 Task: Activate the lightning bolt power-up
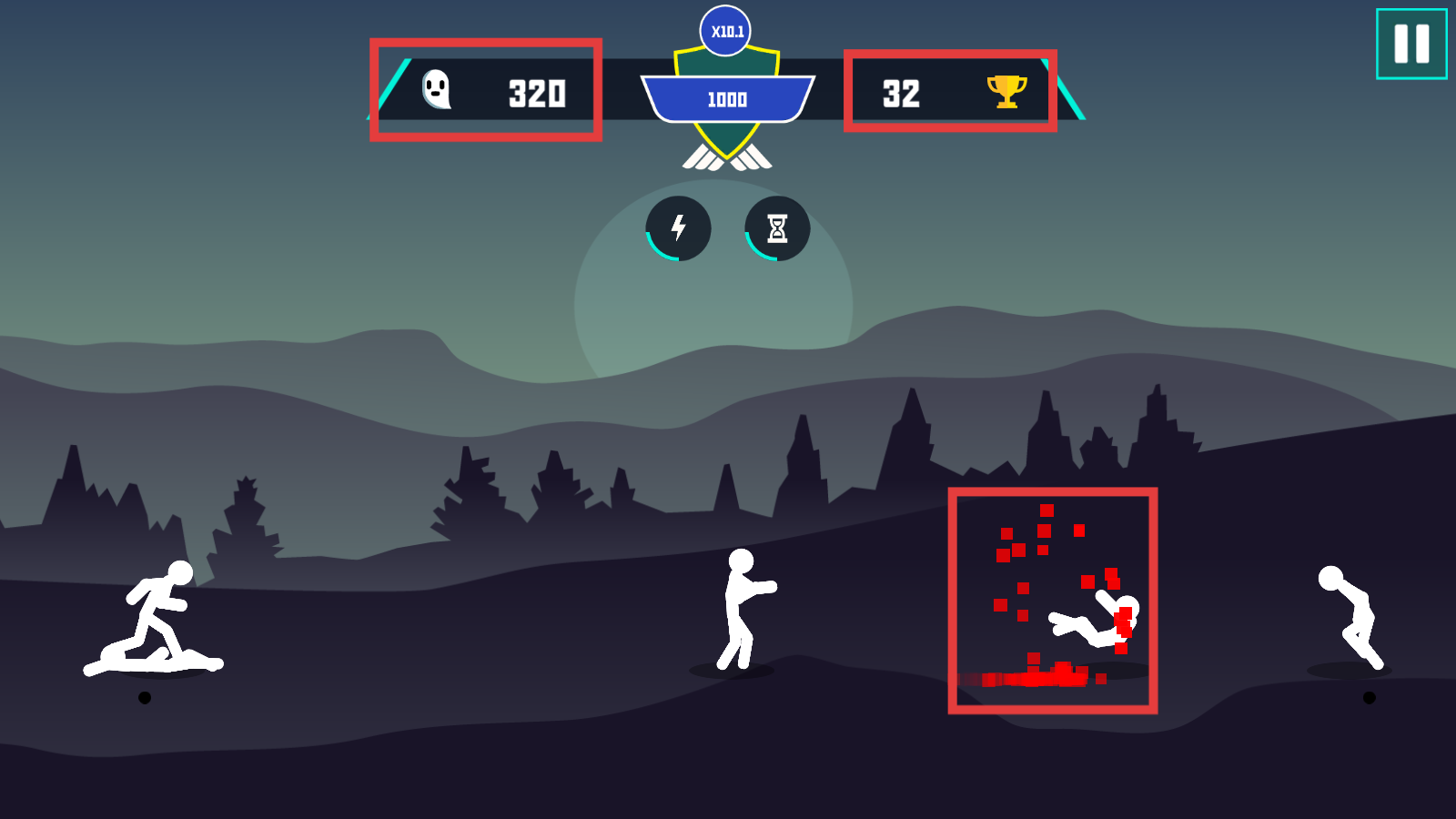(x=679, y=228)
